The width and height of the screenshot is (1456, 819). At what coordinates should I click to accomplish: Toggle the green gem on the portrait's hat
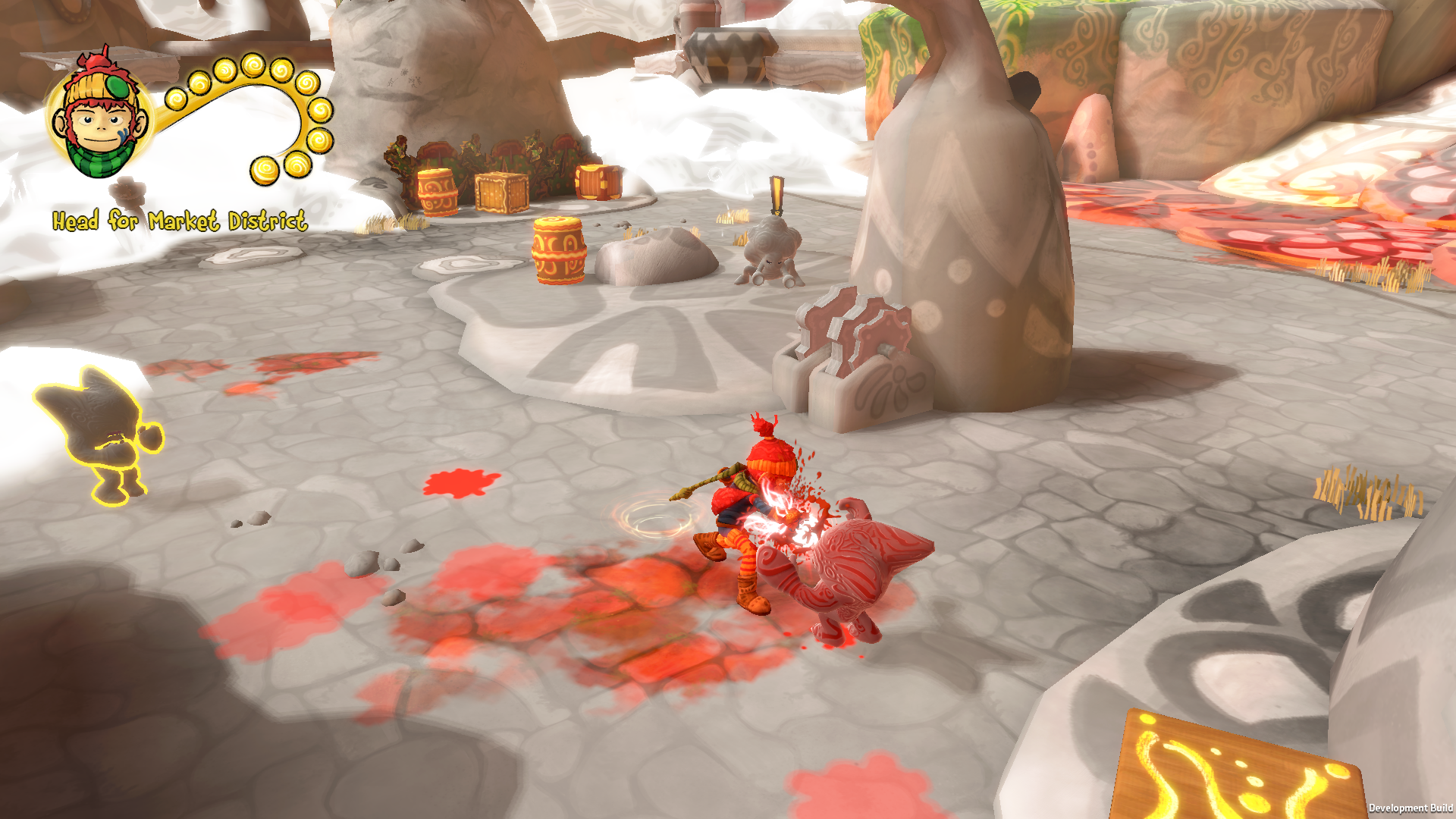tap(118, 86)
